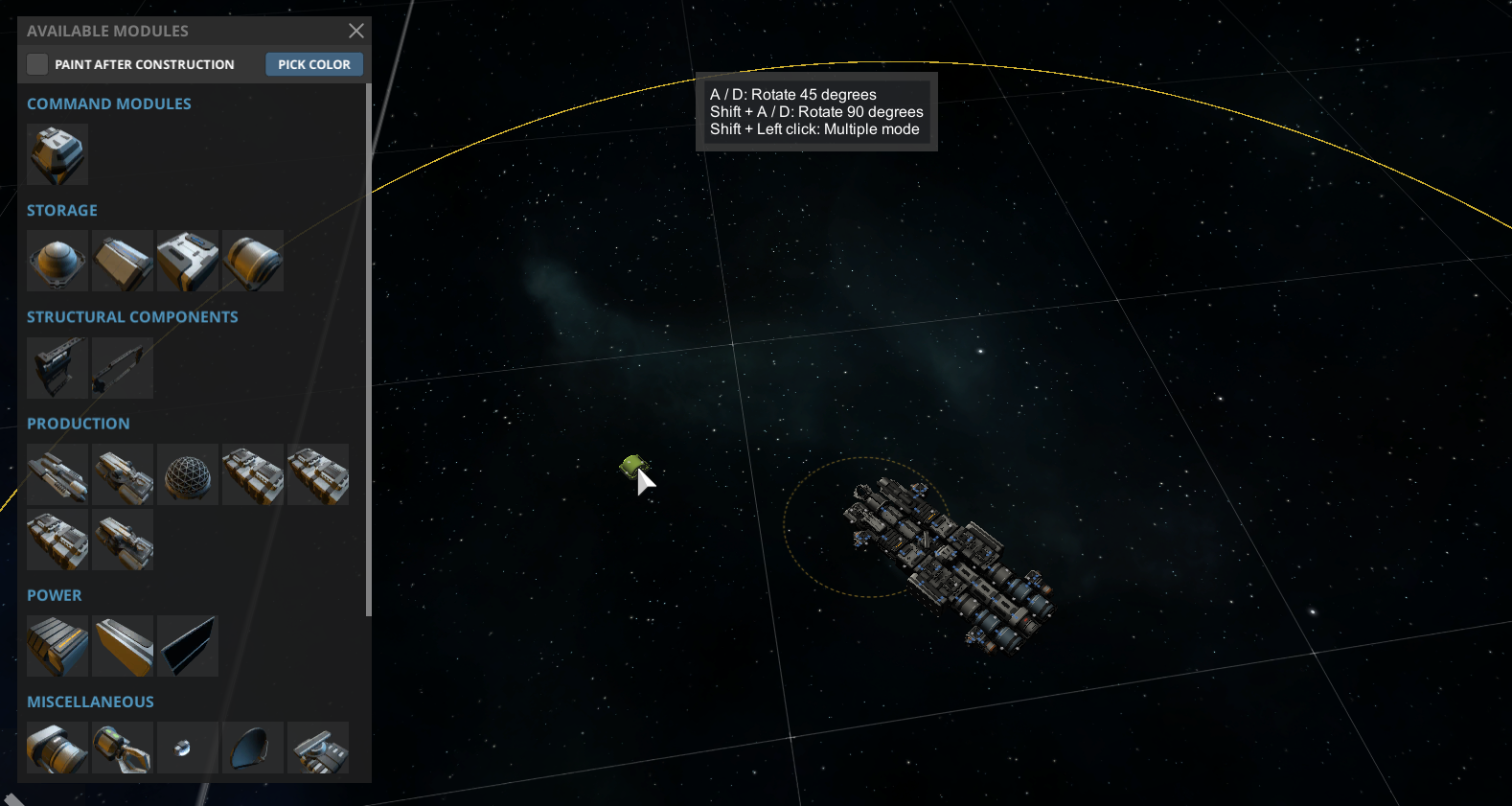The image size is (1512, 806).
Task: Choose the geodesic dome production module
Action: pyautogui.click(x=188, y=474)
